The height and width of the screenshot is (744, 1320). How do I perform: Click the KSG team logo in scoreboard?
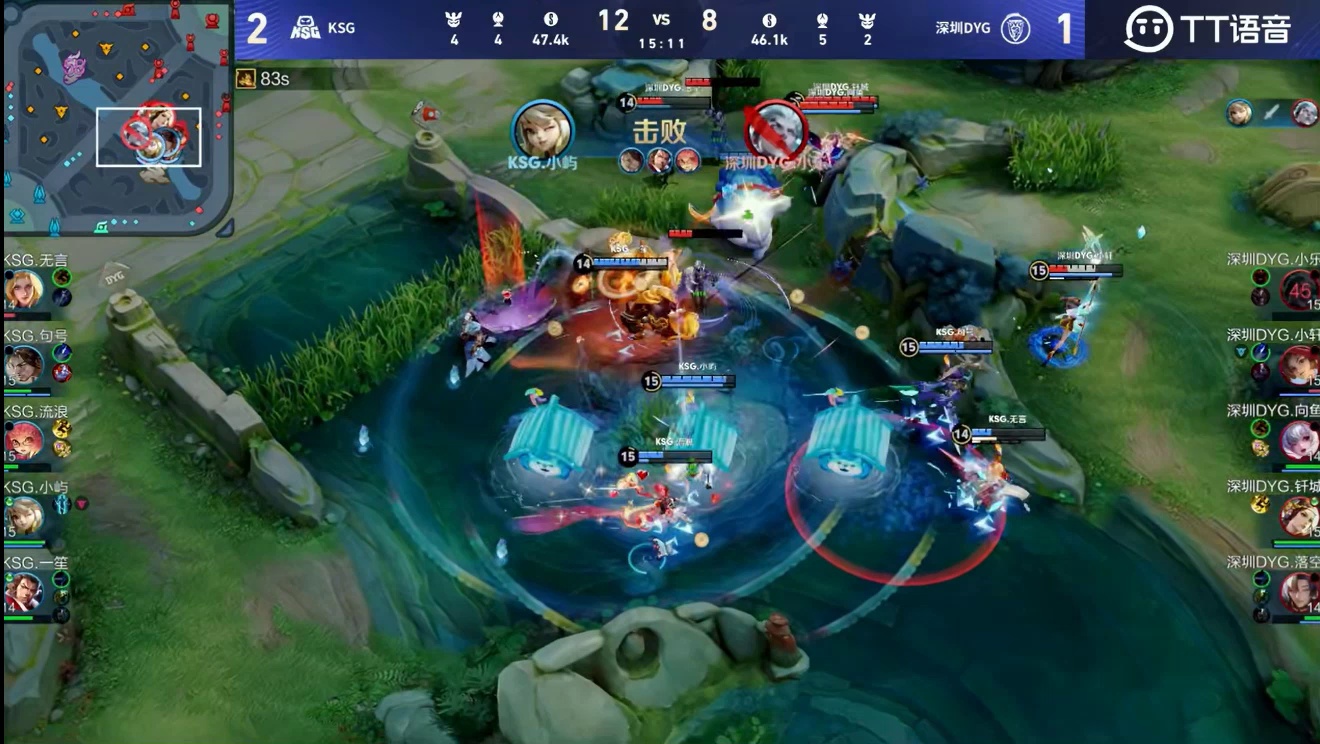click(x=305, y=28)
